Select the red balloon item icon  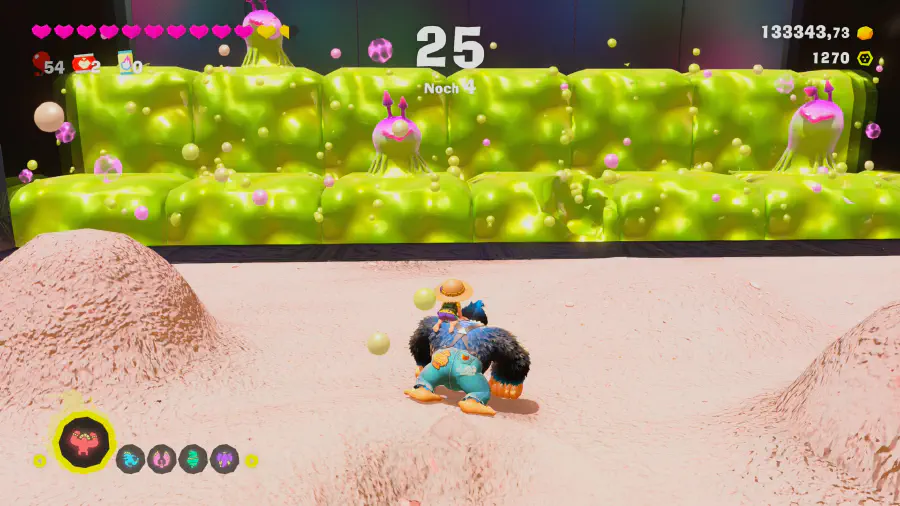point(40,64)
